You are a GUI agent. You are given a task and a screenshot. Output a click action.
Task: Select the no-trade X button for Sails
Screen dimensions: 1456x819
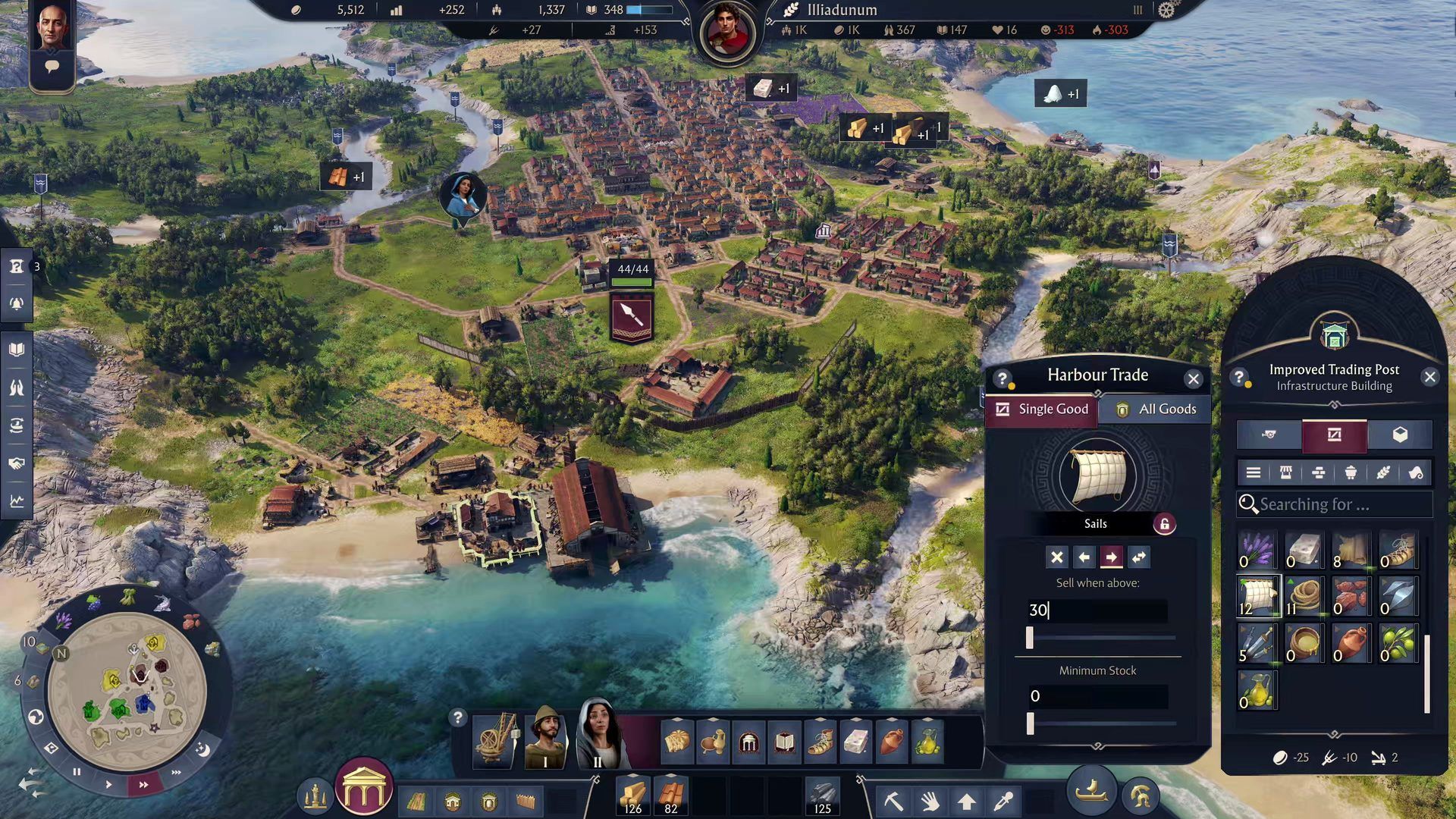1056,557
